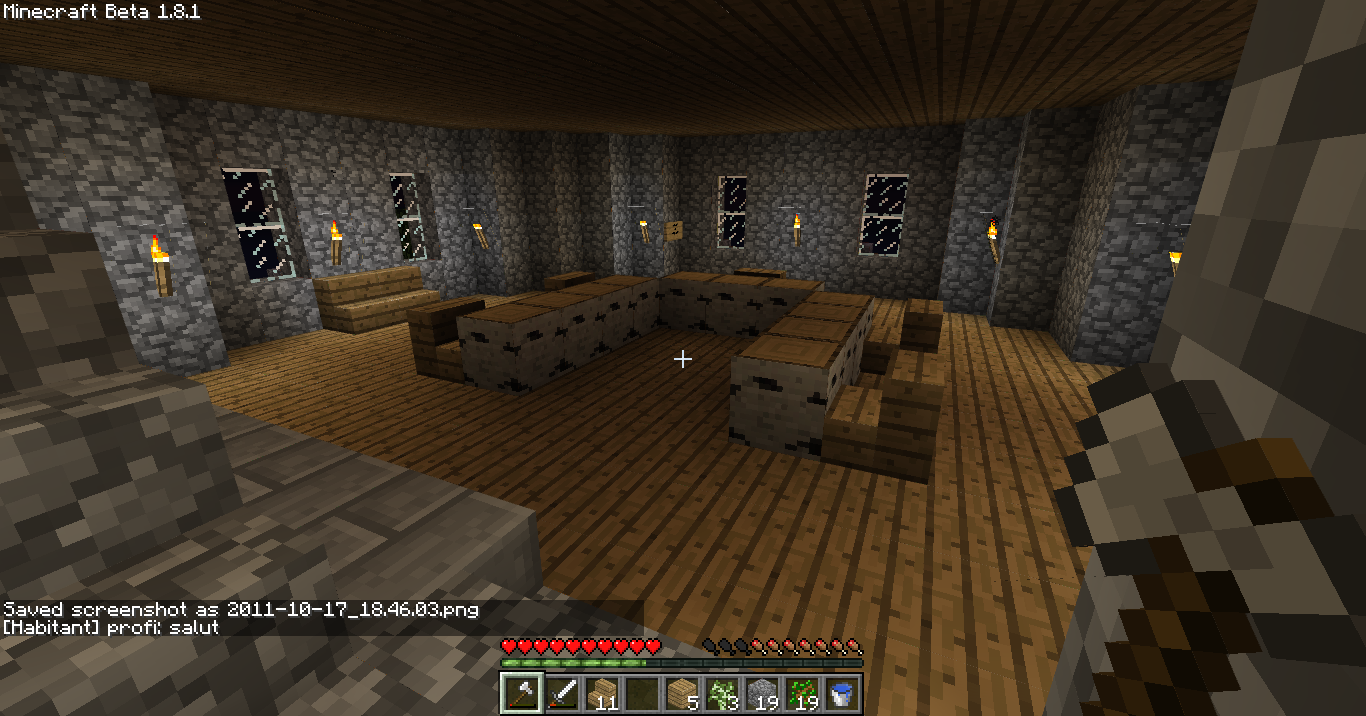
Task: Select the iron axe hotbar slot
Action: click(x=521, y=693)
